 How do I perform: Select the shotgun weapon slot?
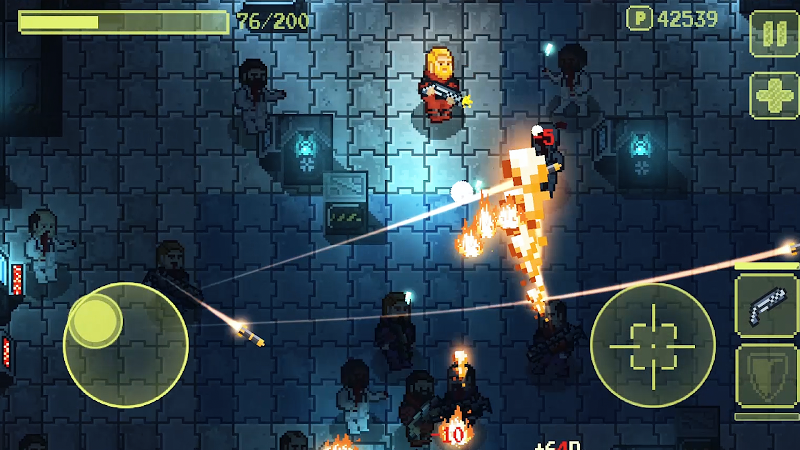click(766, 304)
